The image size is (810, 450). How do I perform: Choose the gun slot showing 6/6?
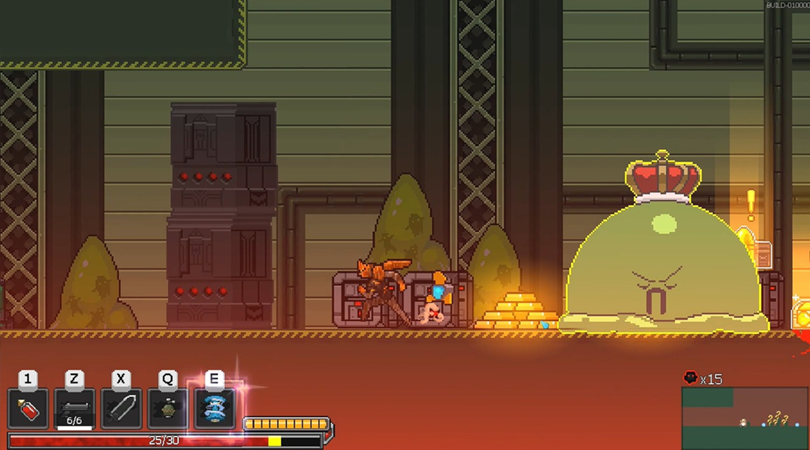(75, 409)
